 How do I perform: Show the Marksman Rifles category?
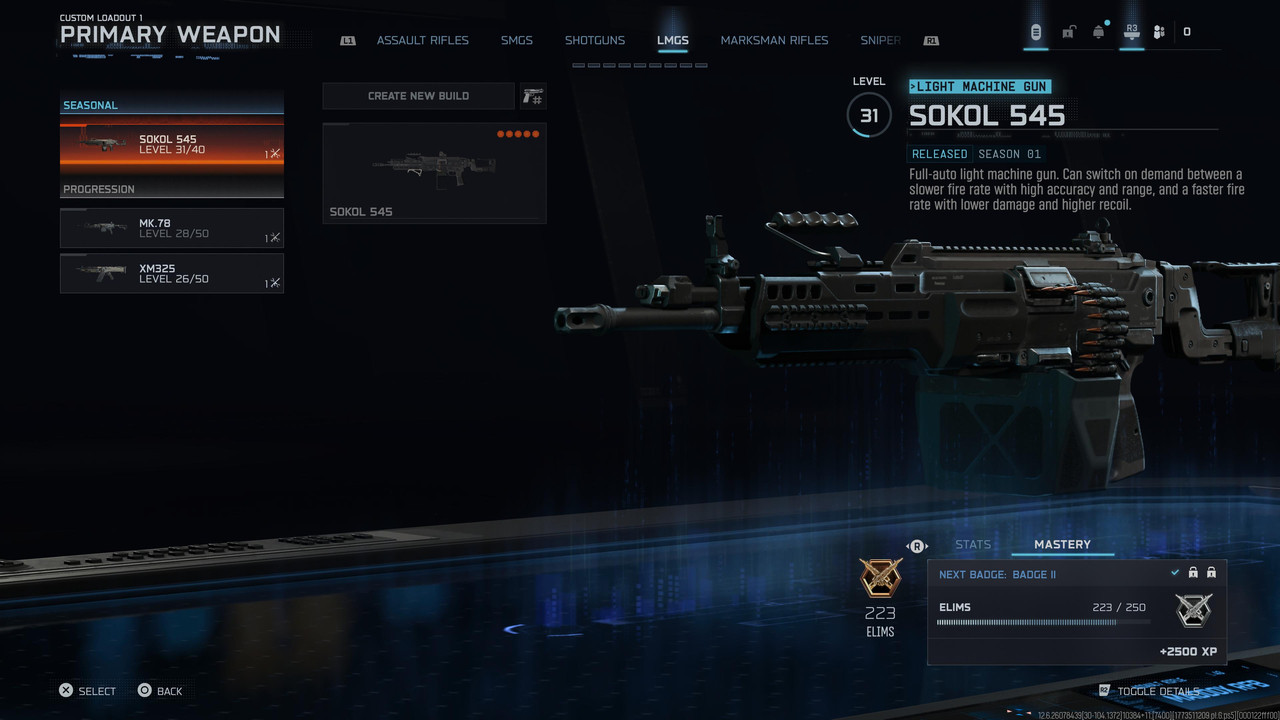tap(774, 41)
